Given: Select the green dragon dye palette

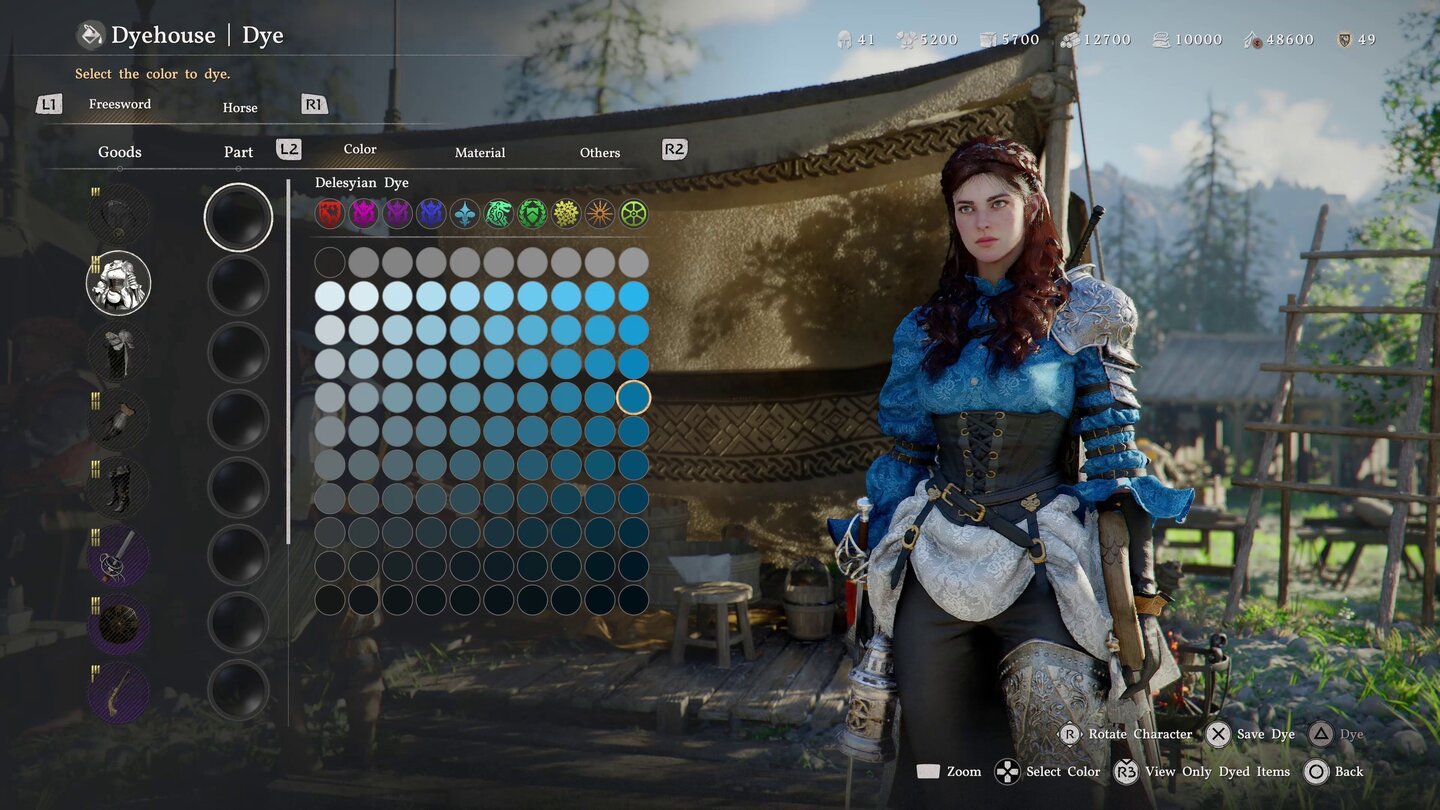Looking at the screenshot, I should (x=499, y=213).
